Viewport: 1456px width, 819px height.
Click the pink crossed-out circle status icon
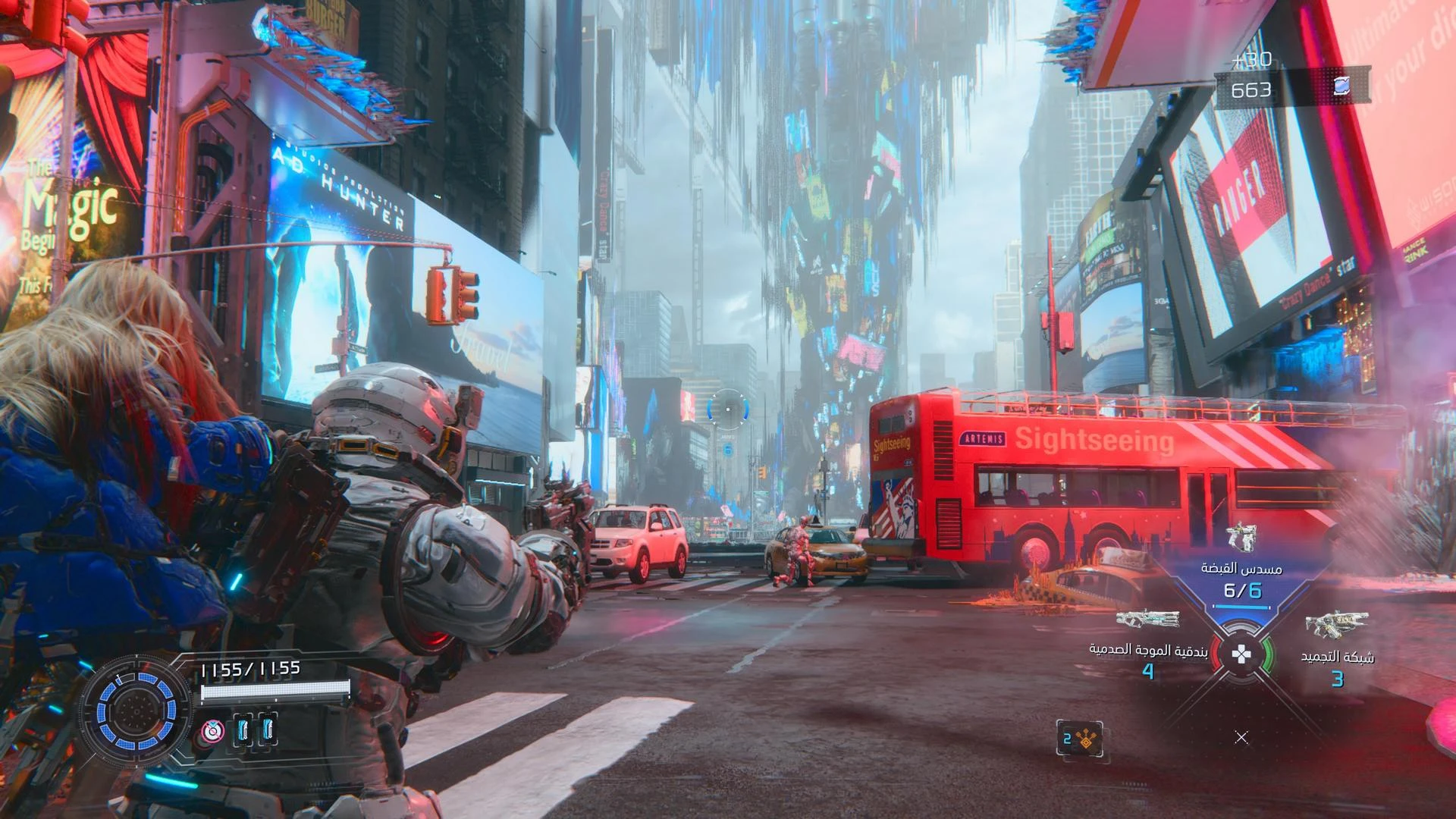click(213, 732)
